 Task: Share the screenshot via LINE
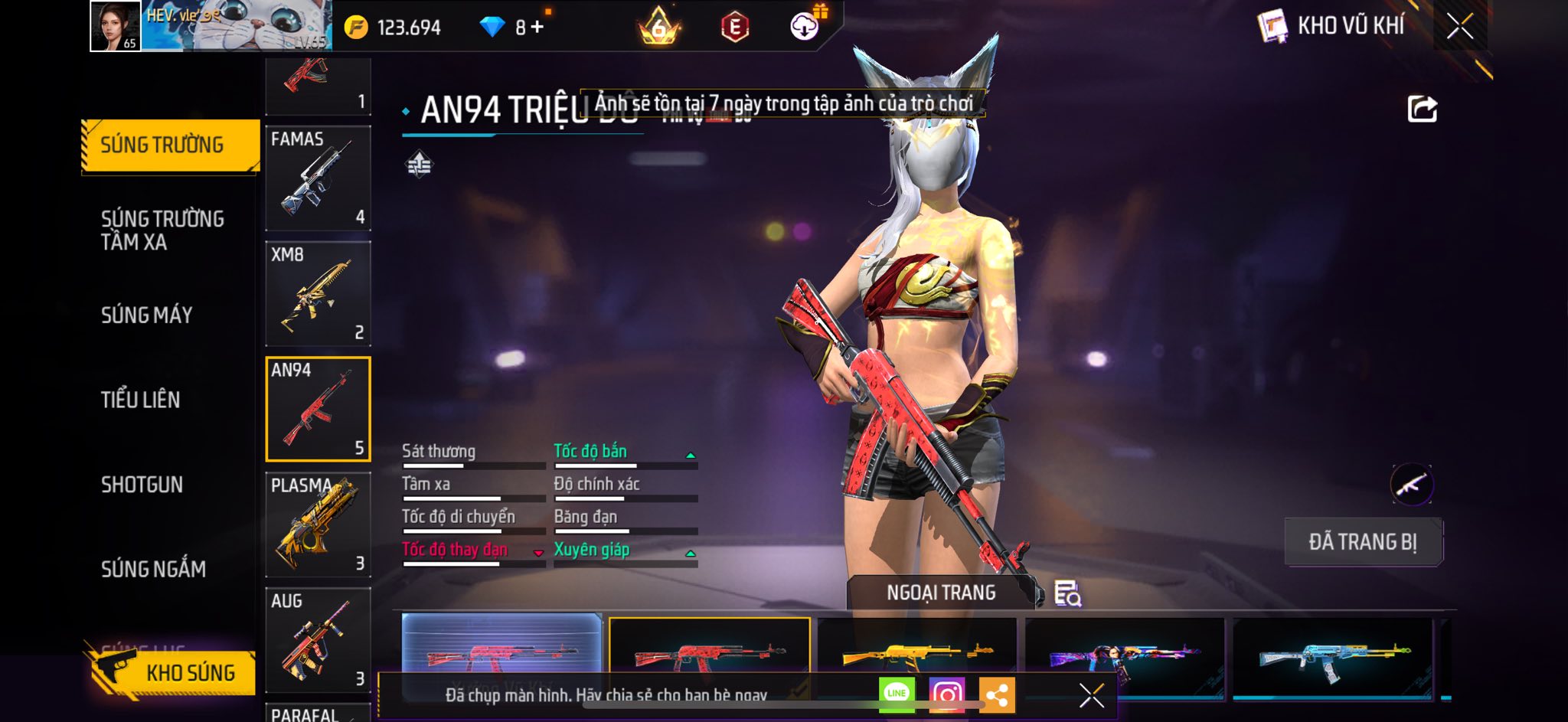pyautogui.click(x=897, y=694)
